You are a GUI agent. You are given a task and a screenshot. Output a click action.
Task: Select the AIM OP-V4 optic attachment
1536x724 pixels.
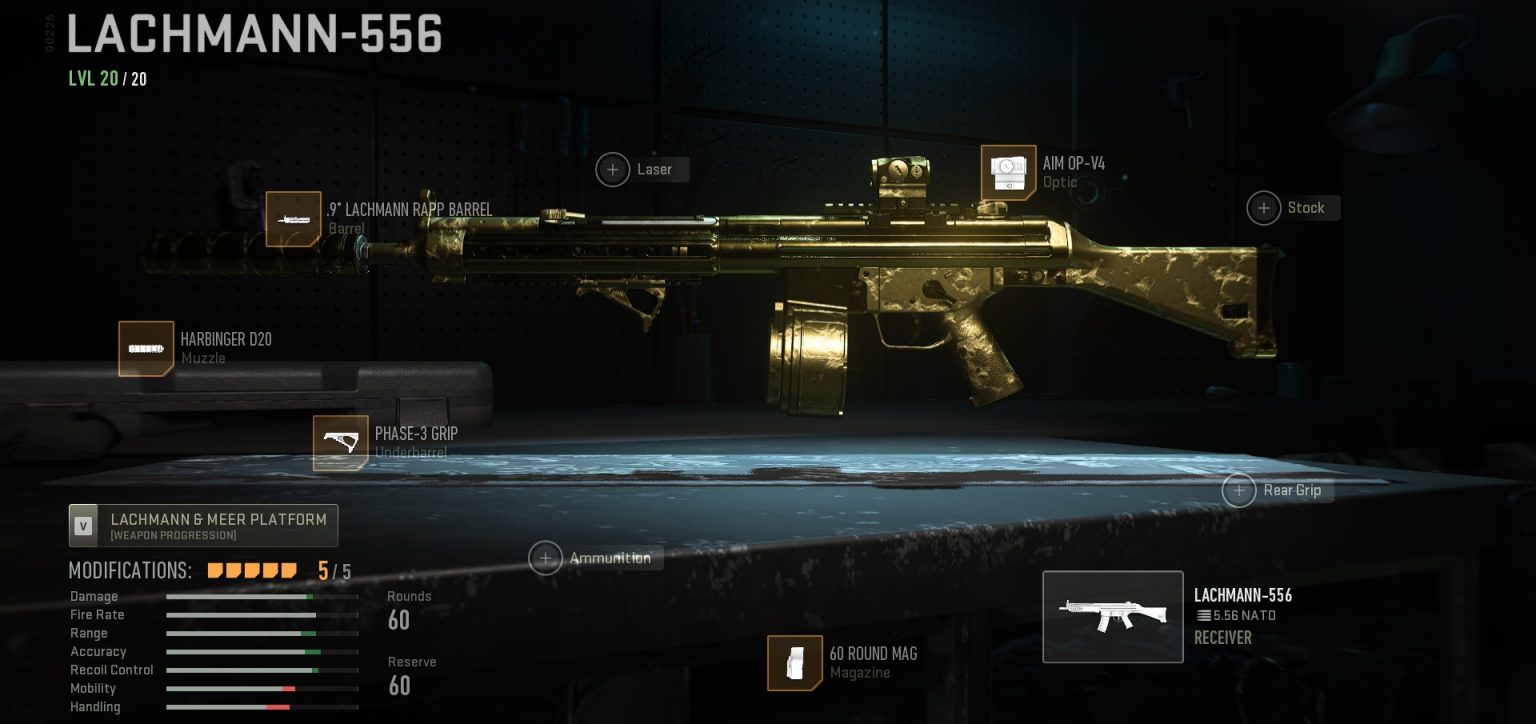coord(1008,172)
